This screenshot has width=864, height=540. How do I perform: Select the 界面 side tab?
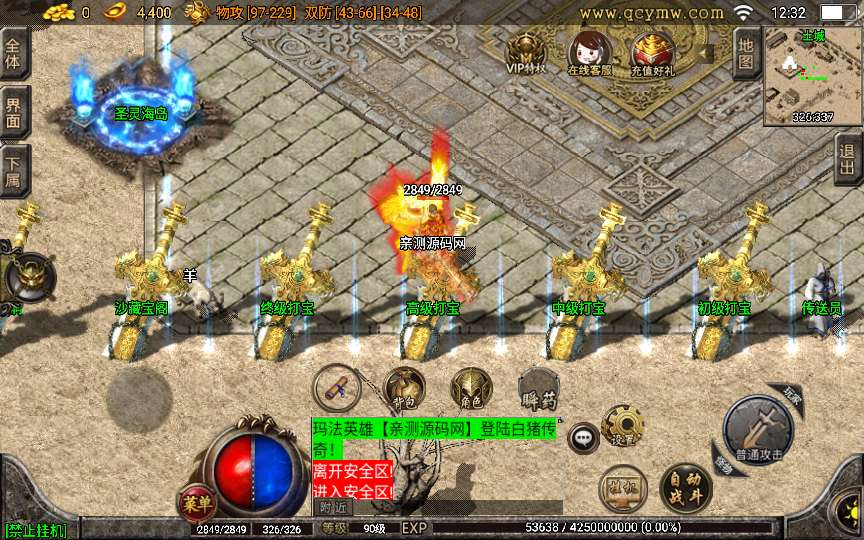point(15,112)
